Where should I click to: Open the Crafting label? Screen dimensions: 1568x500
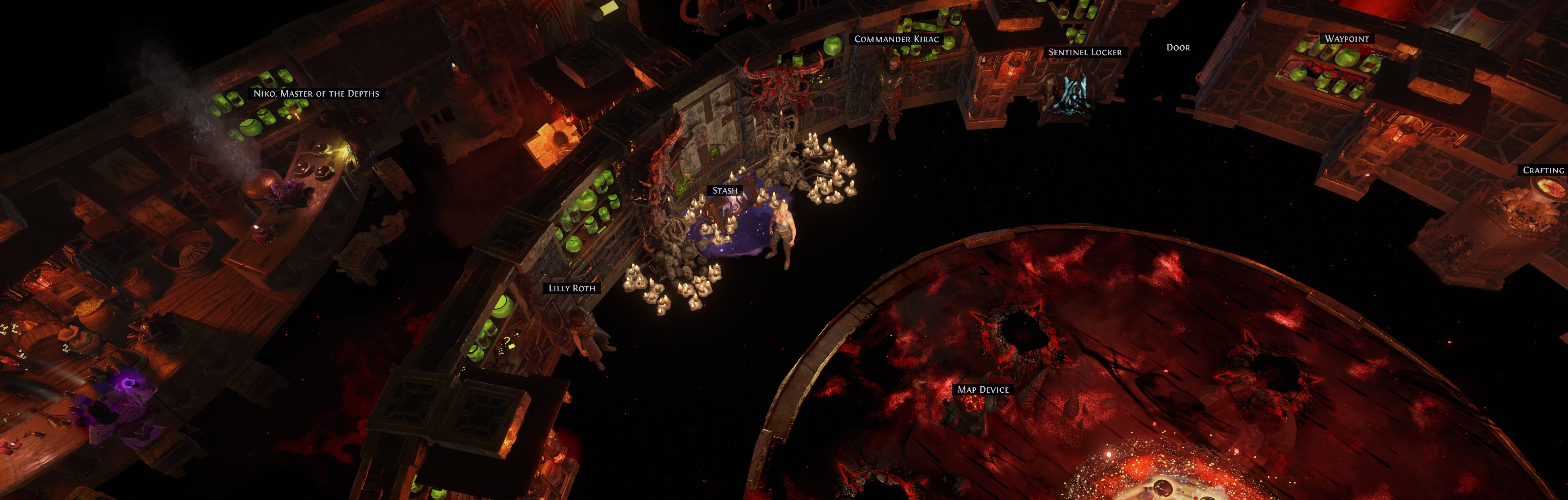click(x=1543, y=171)
